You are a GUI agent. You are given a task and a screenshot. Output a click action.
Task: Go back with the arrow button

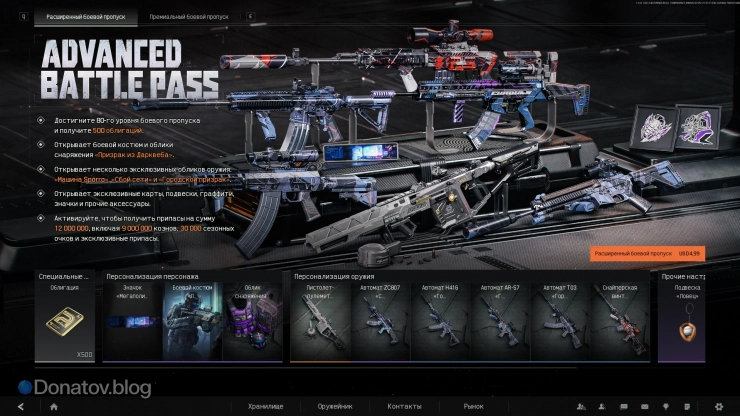(18, 408)
